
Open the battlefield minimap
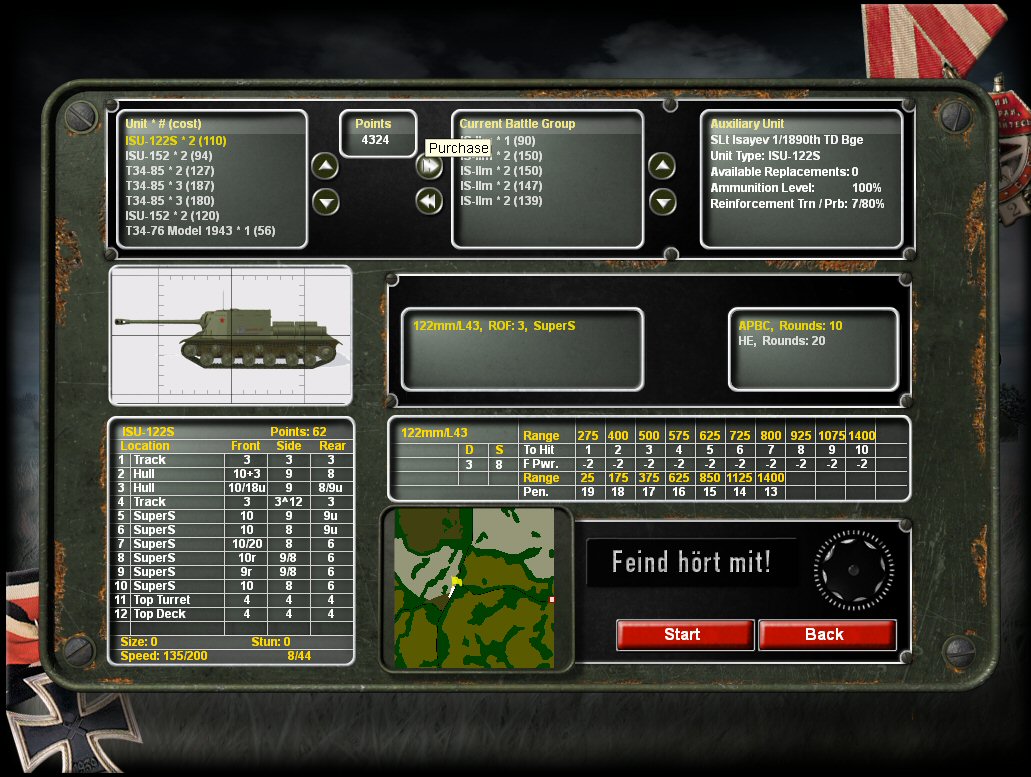474,588
